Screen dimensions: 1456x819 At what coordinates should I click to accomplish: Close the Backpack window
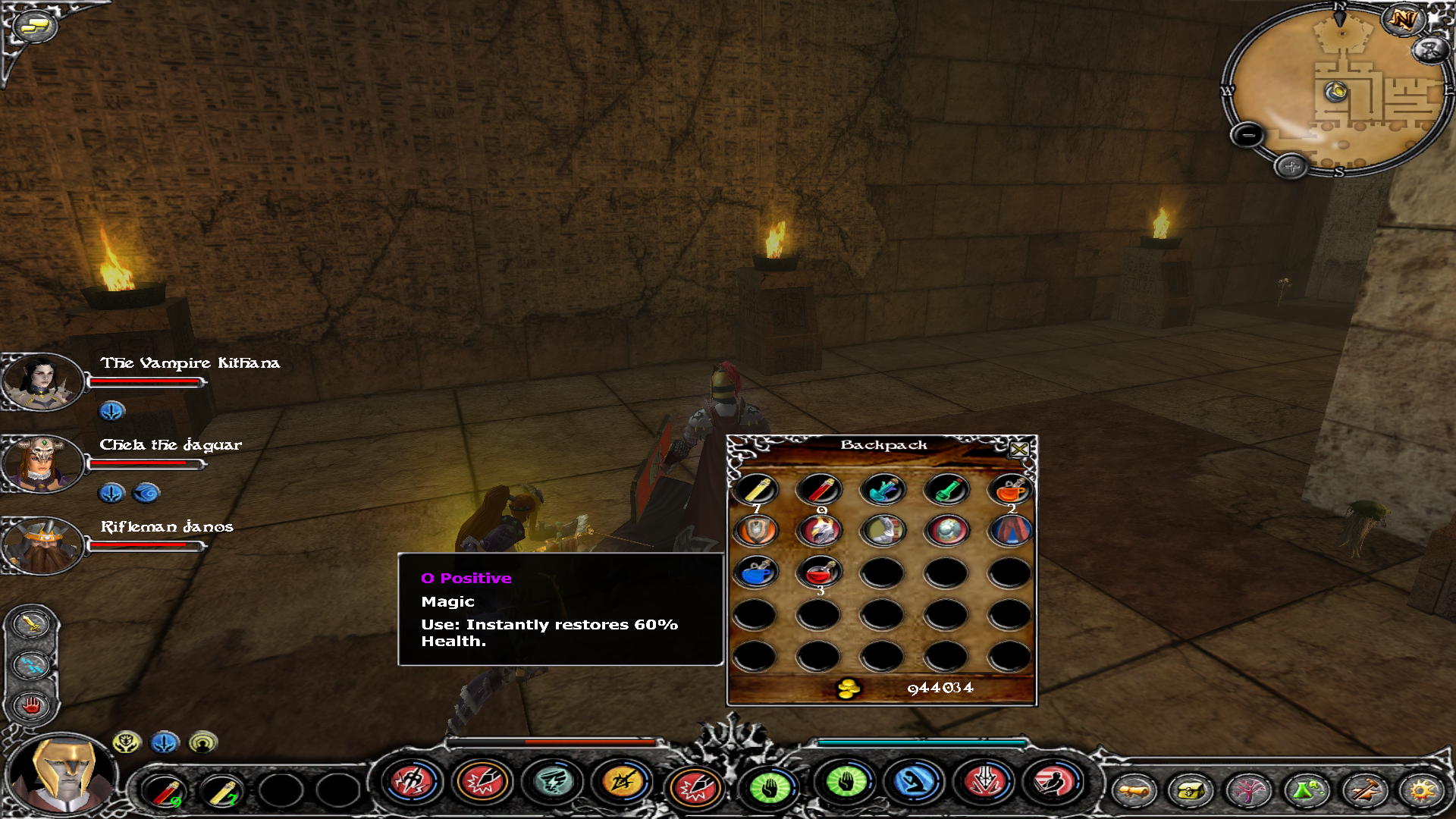tap(1018, 450)
